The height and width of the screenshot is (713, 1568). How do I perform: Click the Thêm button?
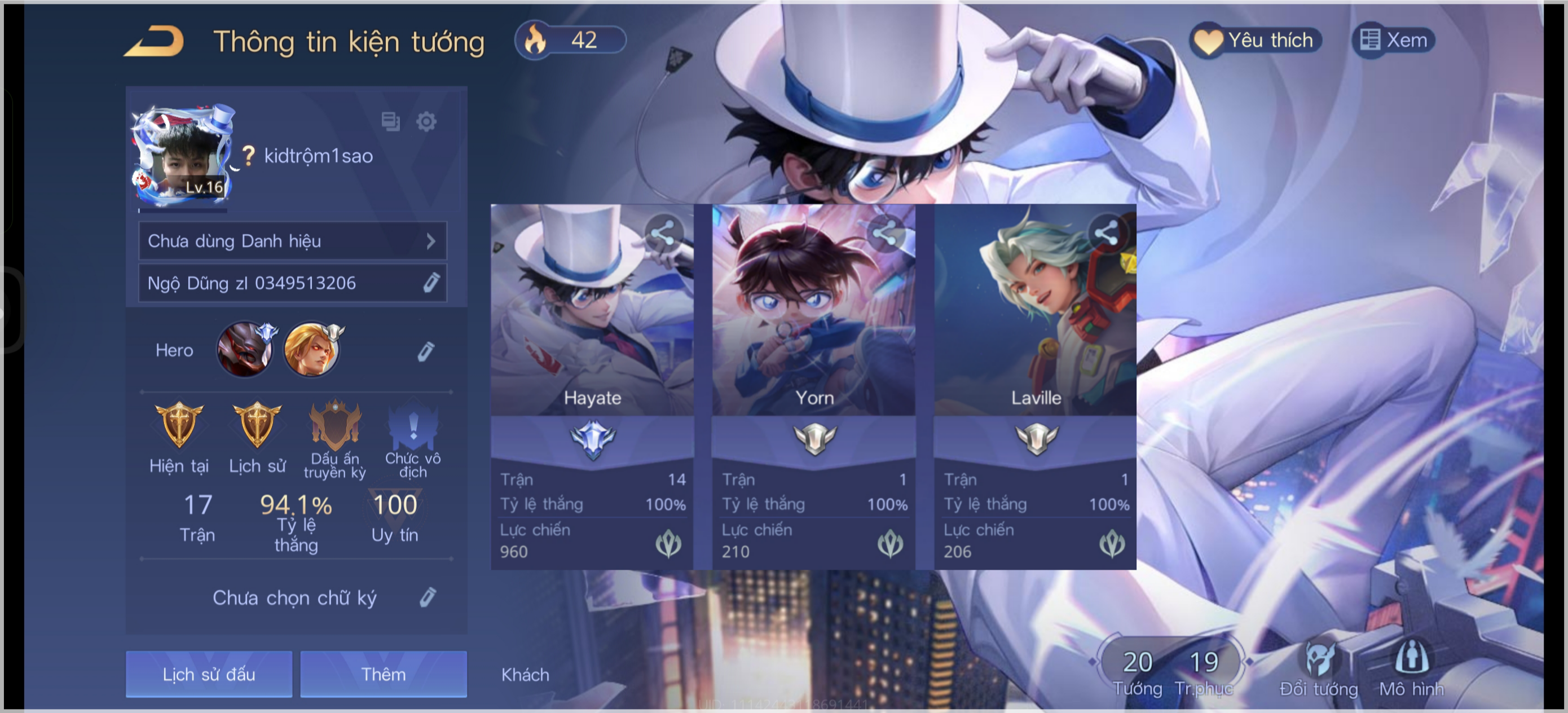pyautogui.click(x=384, y=674)
